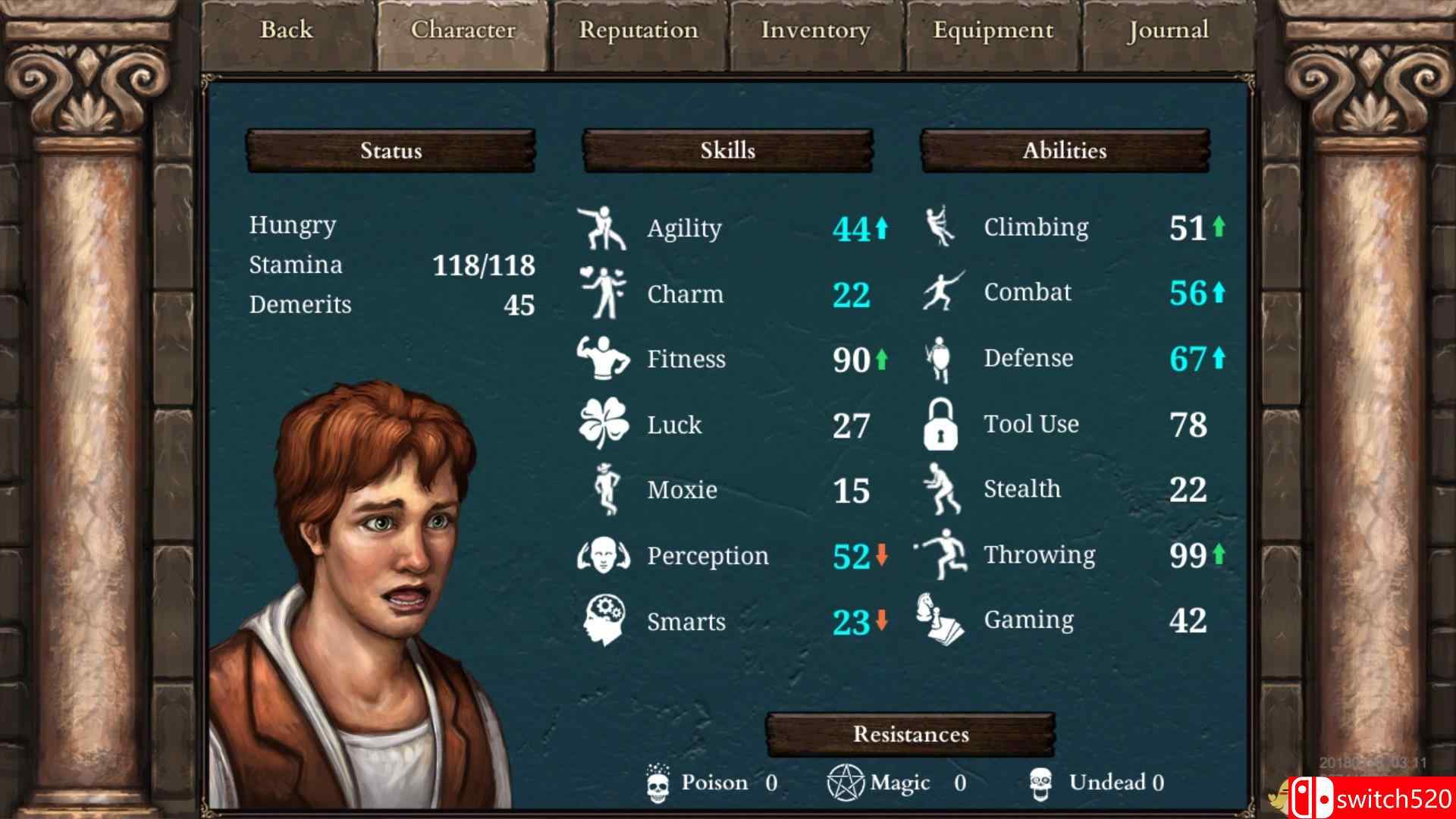This screenshot has width=1456, height=819.
Task: Show the Inventory tab
Action: point(816,30)
